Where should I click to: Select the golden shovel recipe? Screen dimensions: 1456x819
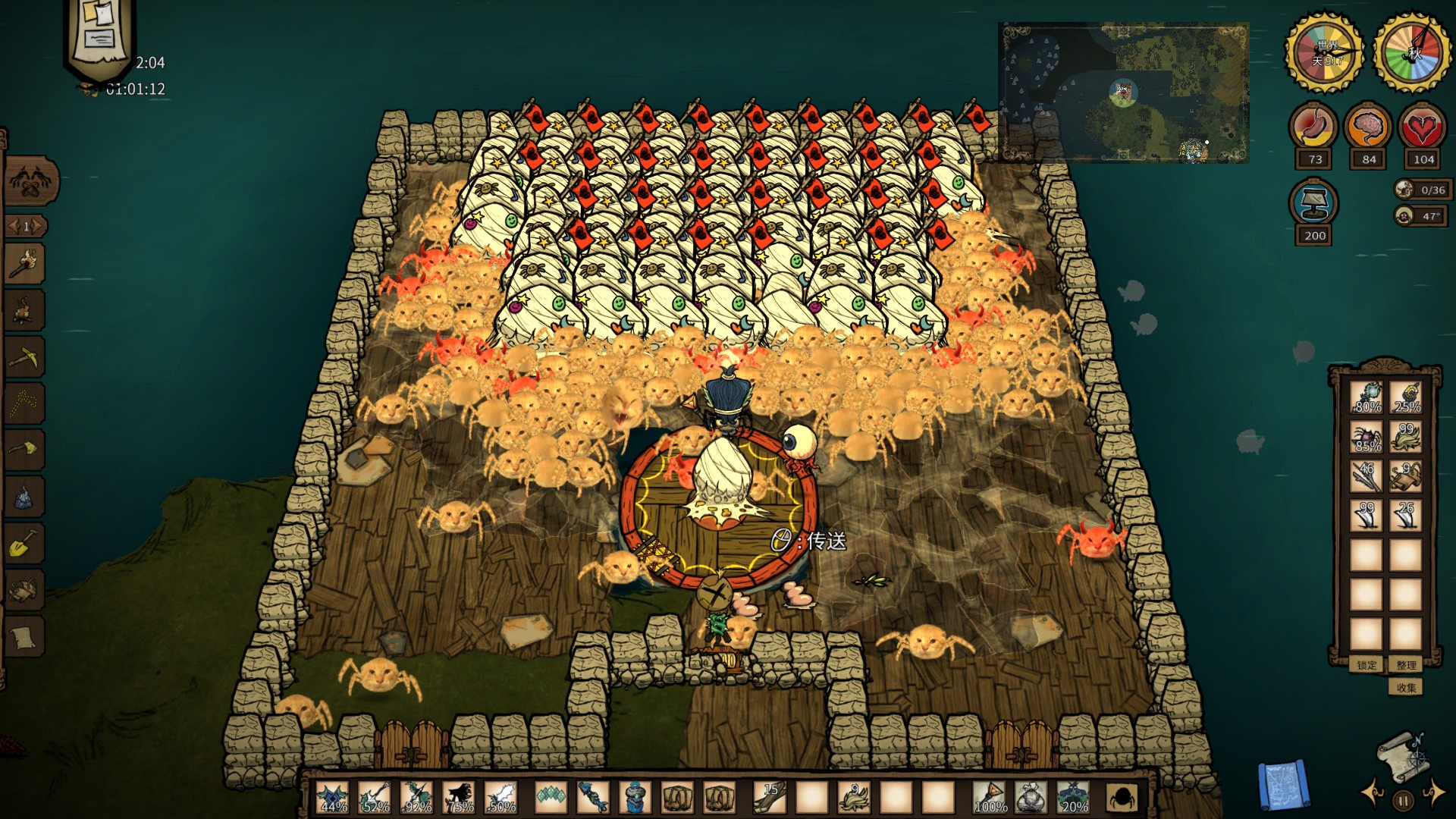[25, 541]
